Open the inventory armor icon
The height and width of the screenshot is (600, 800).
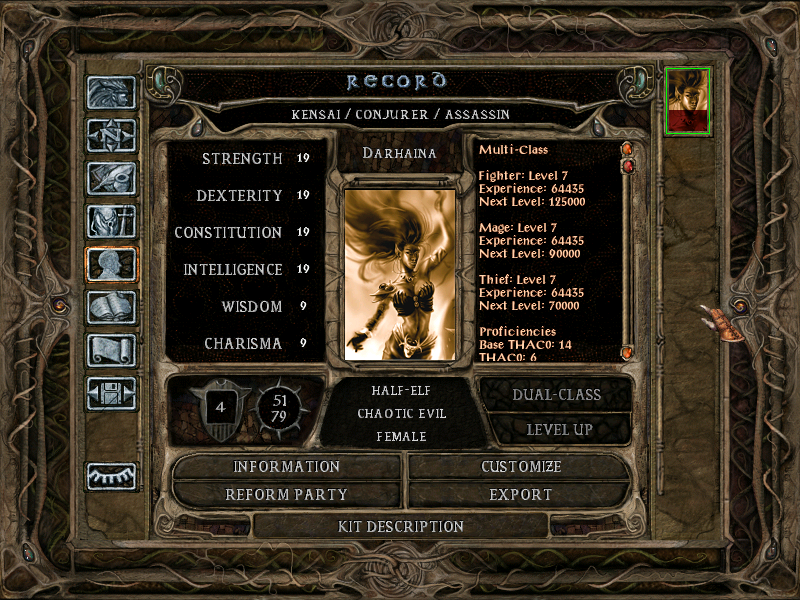click(111, 221)
